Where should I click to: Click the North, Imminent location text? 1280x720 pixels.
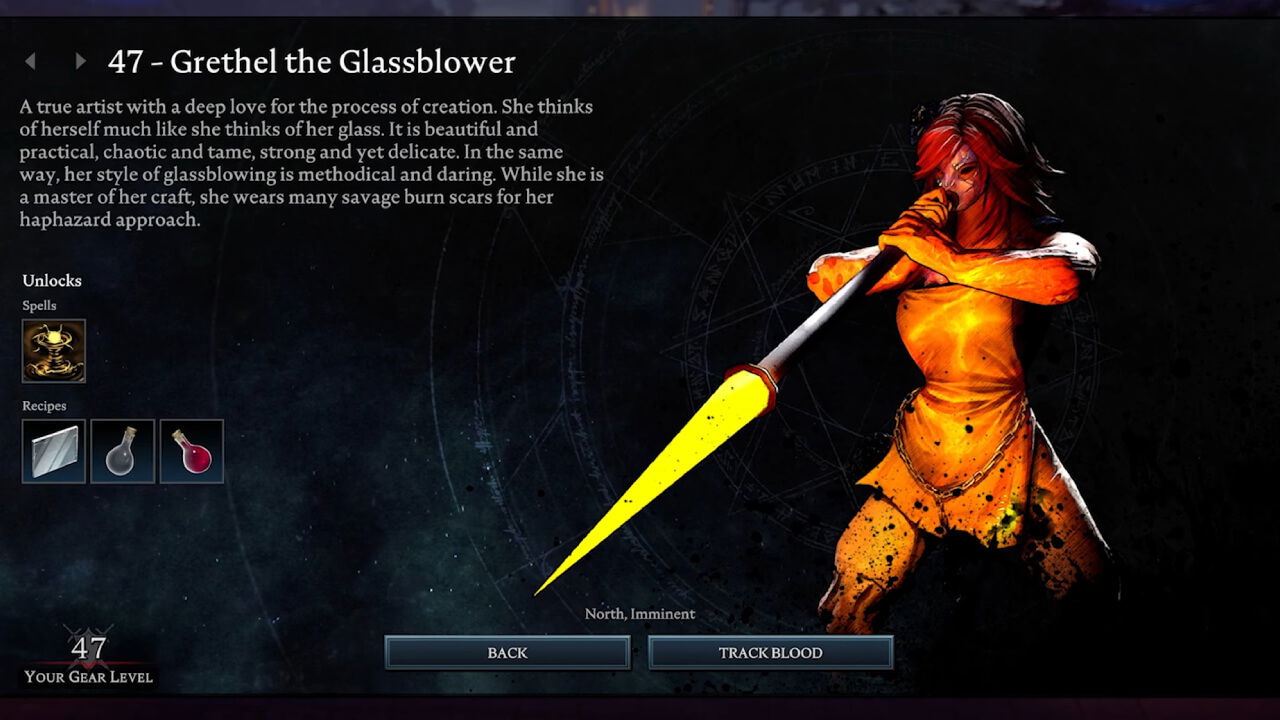[641, 614]
